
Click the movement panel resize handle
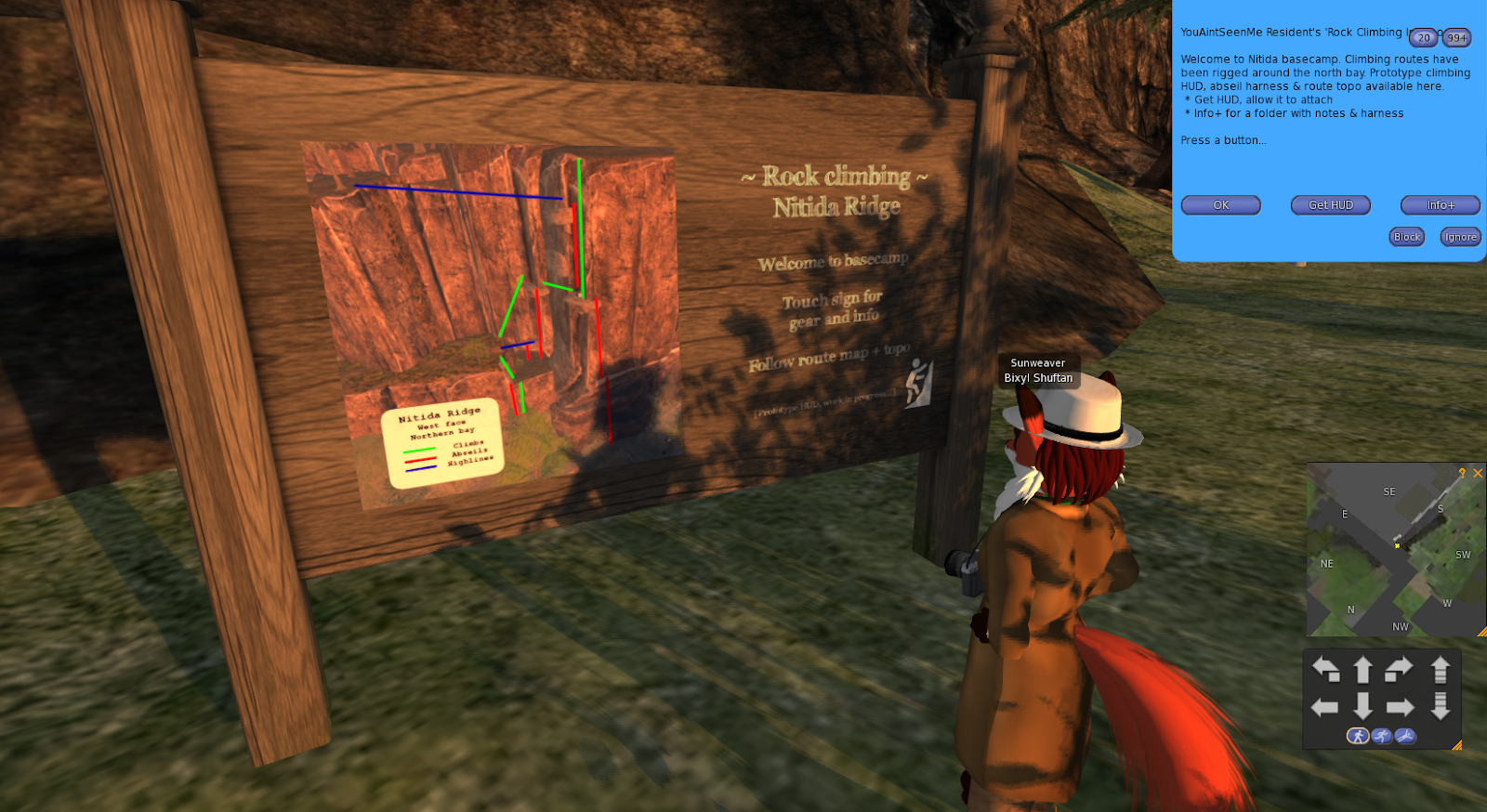(1457, 745)
